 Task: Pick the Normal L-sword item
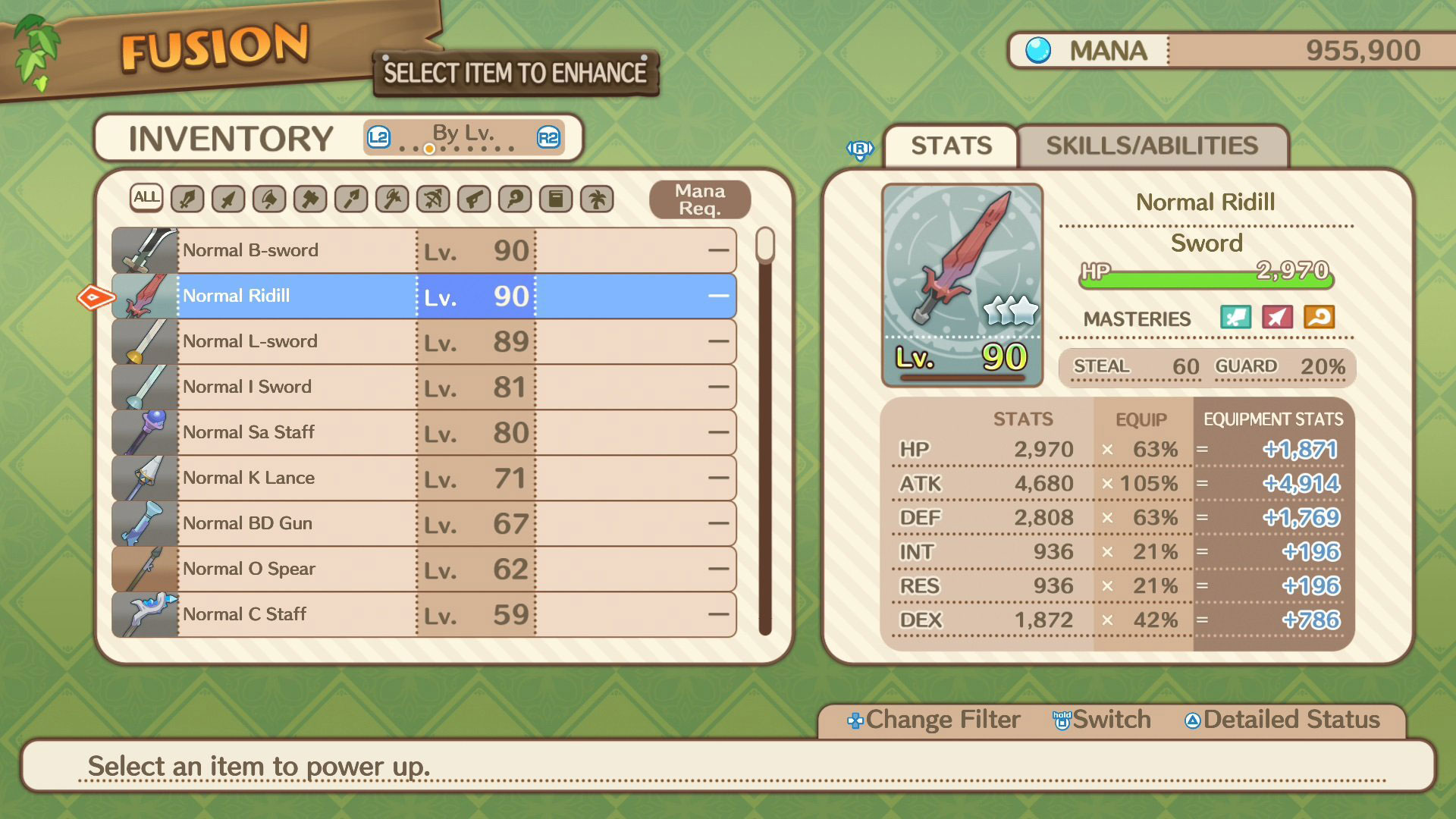coord(423,341)
